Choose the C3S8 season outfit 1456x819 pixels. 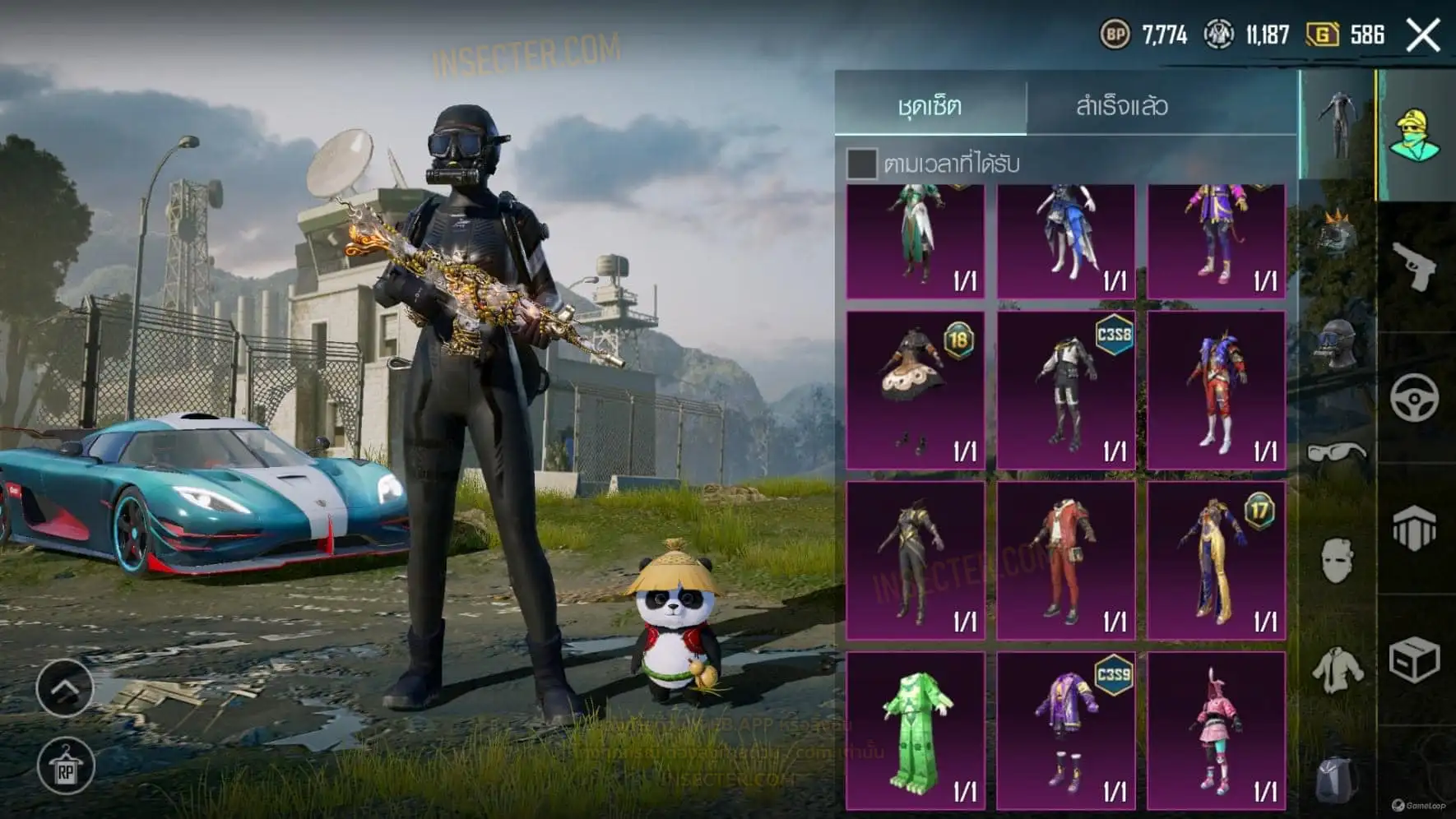(1066, 390)
